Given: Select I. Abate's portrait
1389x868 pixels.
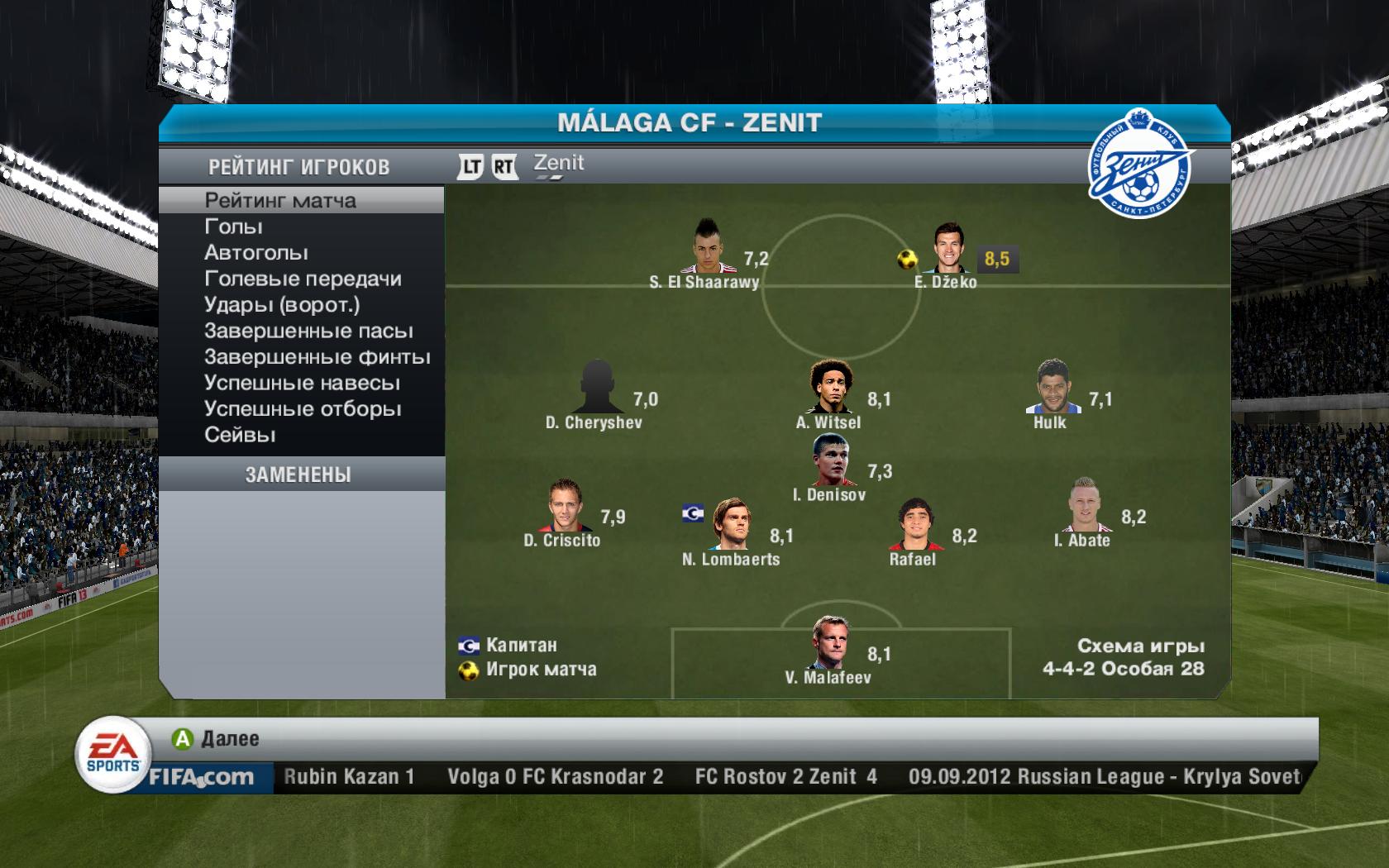Looking at the screenshot, I should tap(1083, 505).
